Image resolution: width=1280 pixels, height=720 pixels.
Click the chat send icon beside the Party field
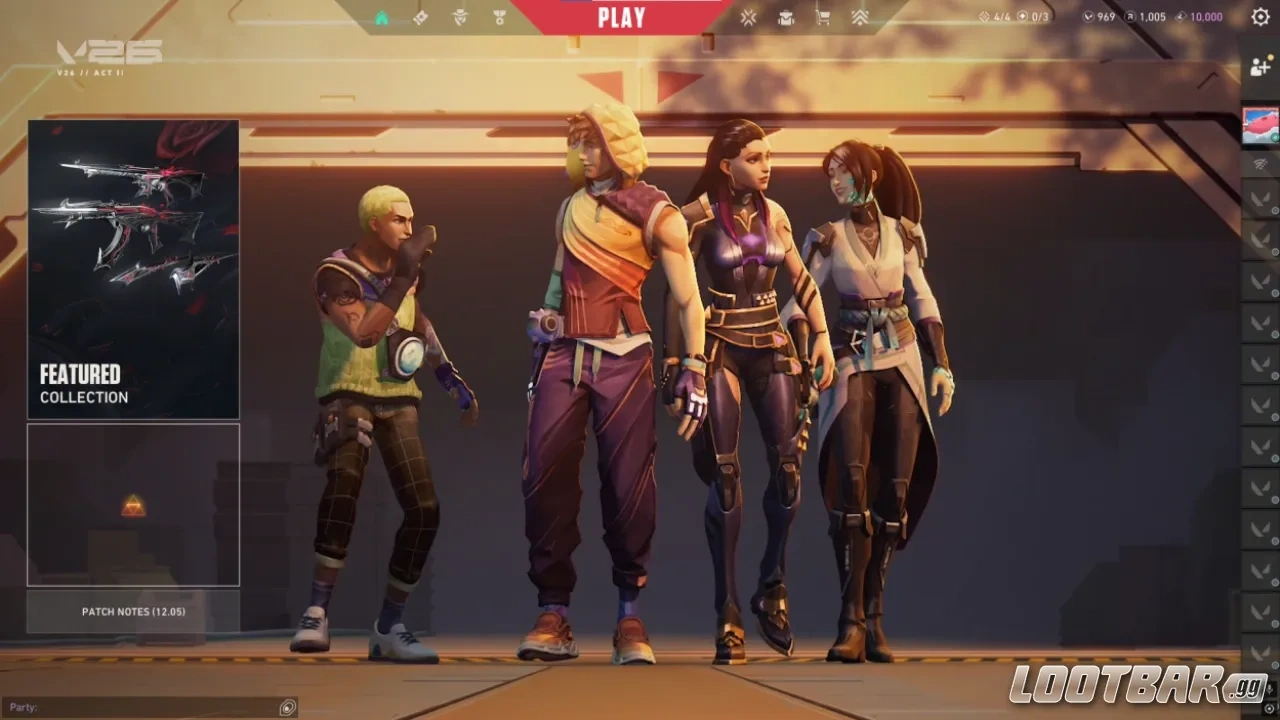287,707
